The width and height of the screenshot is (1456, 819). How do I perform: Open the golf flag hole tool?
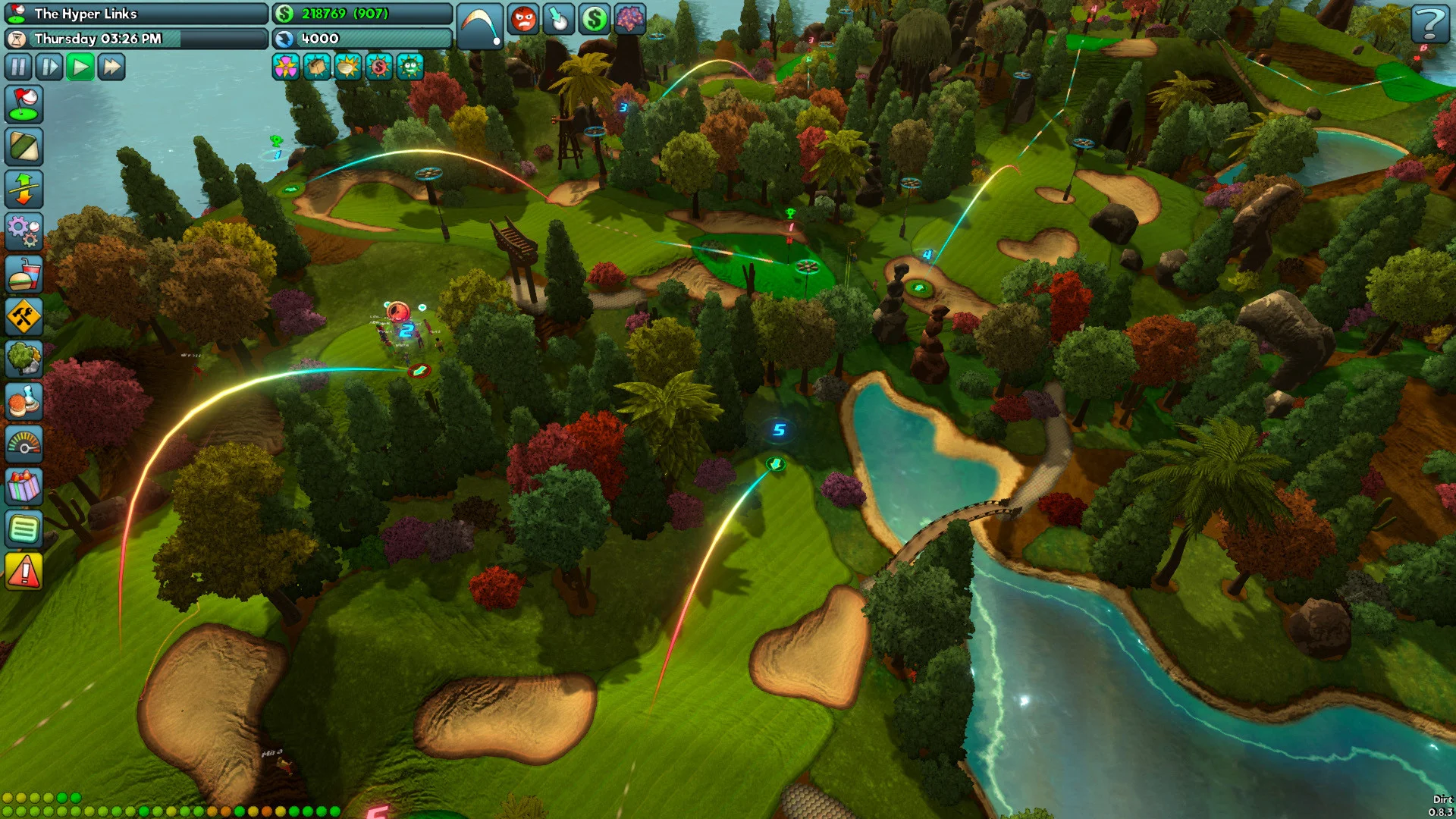tap(24, 105)
